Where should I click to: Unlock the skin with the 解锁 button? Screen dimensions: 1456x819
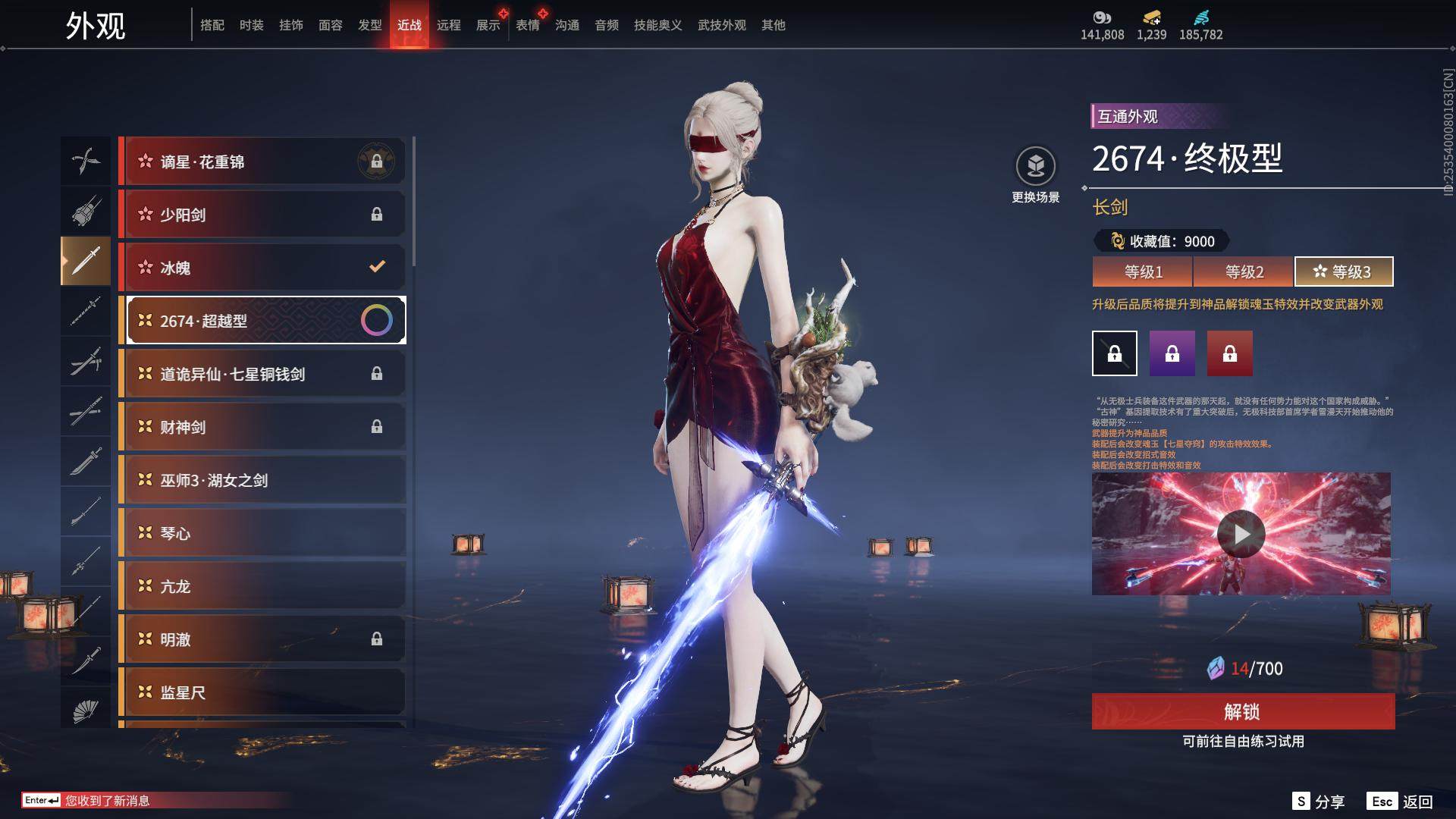tap(1243, 711)
